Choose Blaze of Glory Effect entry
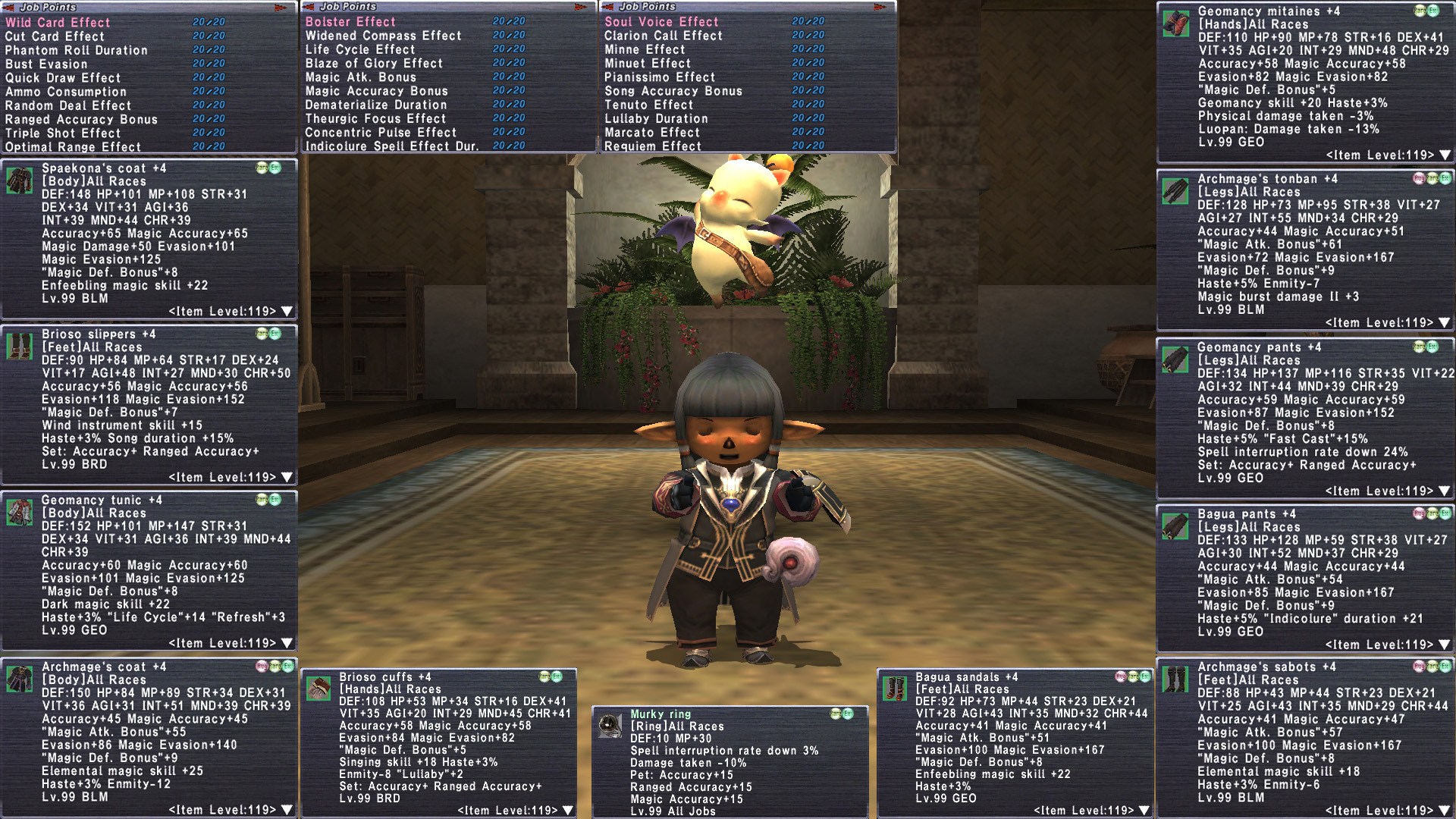Image resolution: width=1456 pixels, height=819 pixels. (x=374, y=64)
